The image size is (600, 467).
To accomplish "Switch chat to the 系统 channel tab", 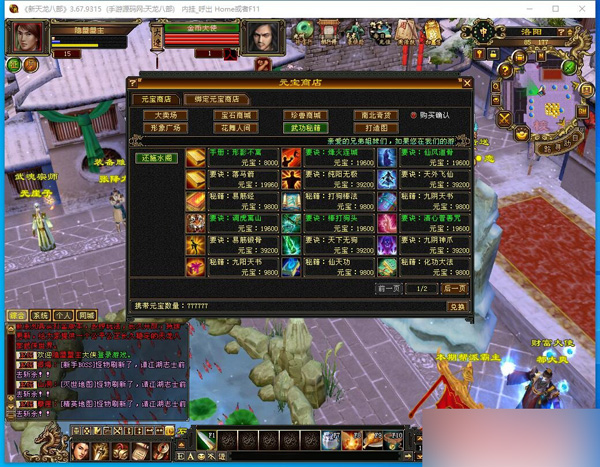I will [40, 315].
